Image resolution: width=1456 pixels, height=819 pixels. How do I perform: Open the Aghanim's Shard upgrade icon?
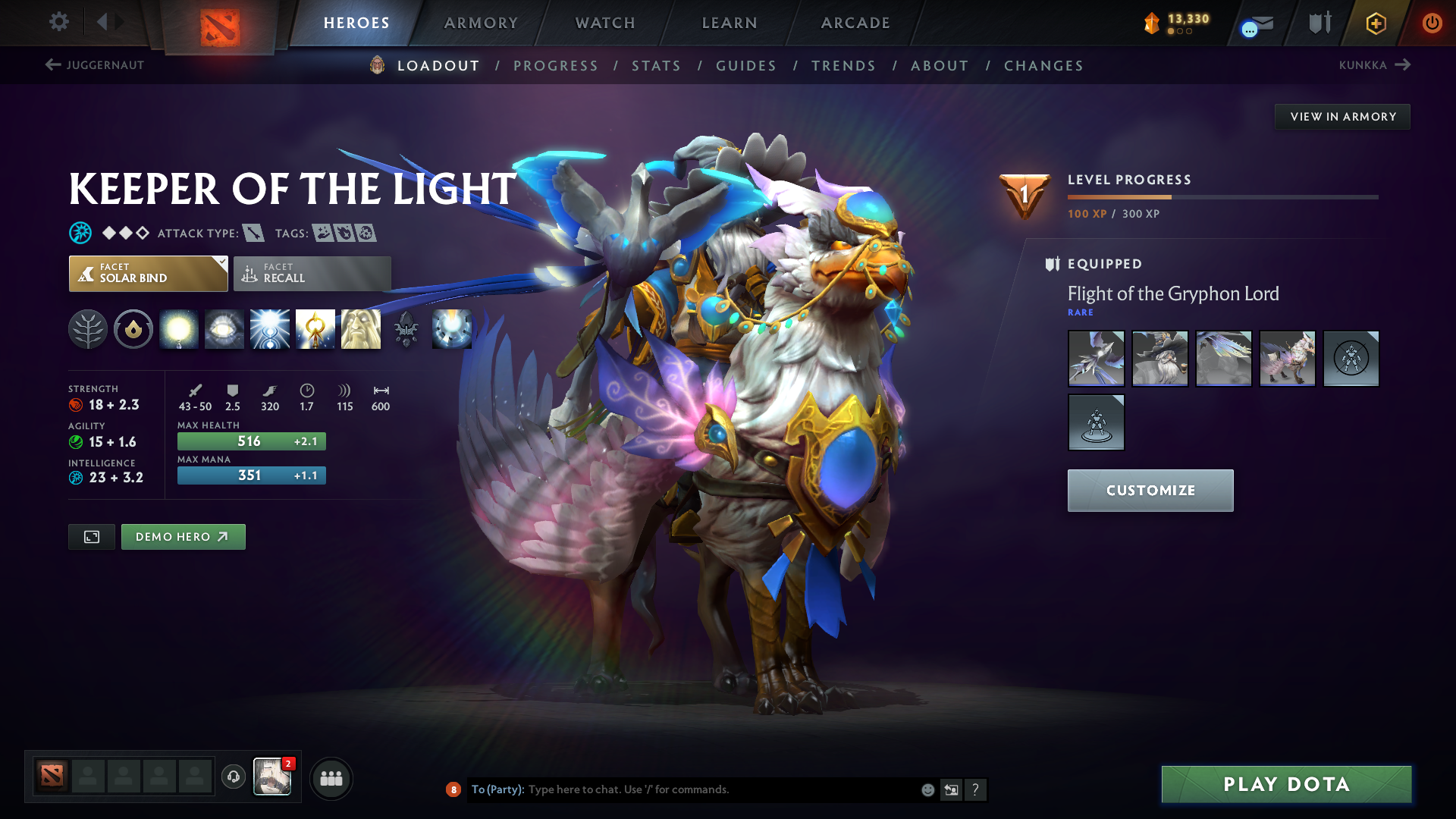(x=406, y=329)
